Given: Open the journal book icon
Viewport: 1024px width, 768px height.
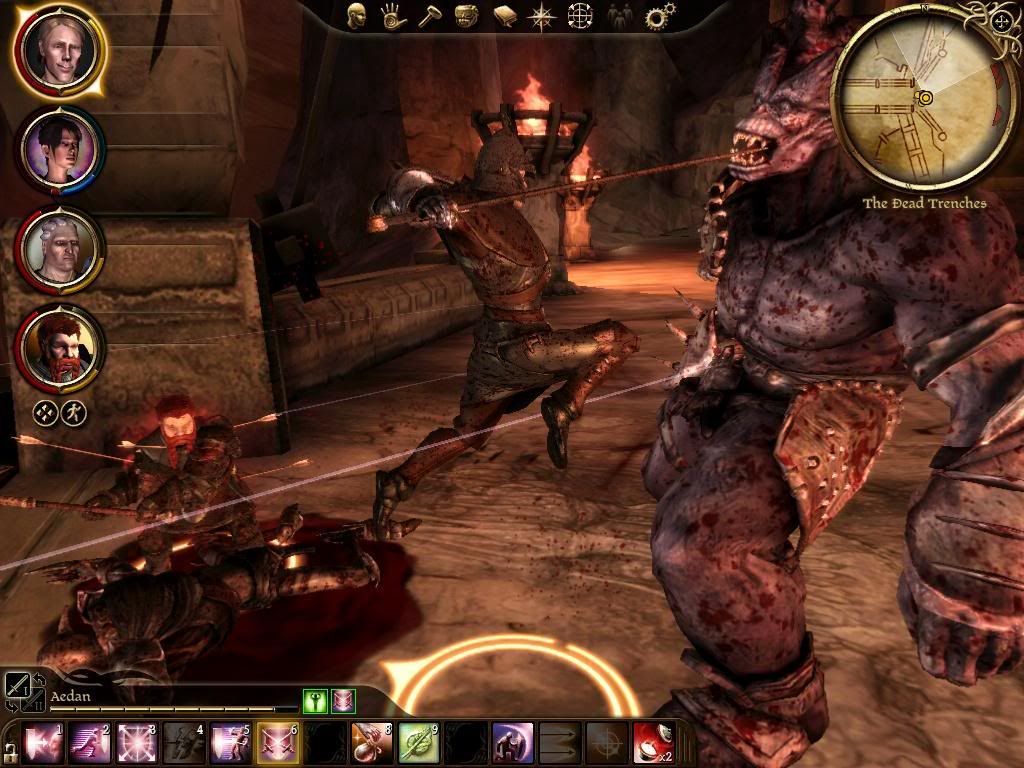Looking at the screenshot, I should coord(503,16).
